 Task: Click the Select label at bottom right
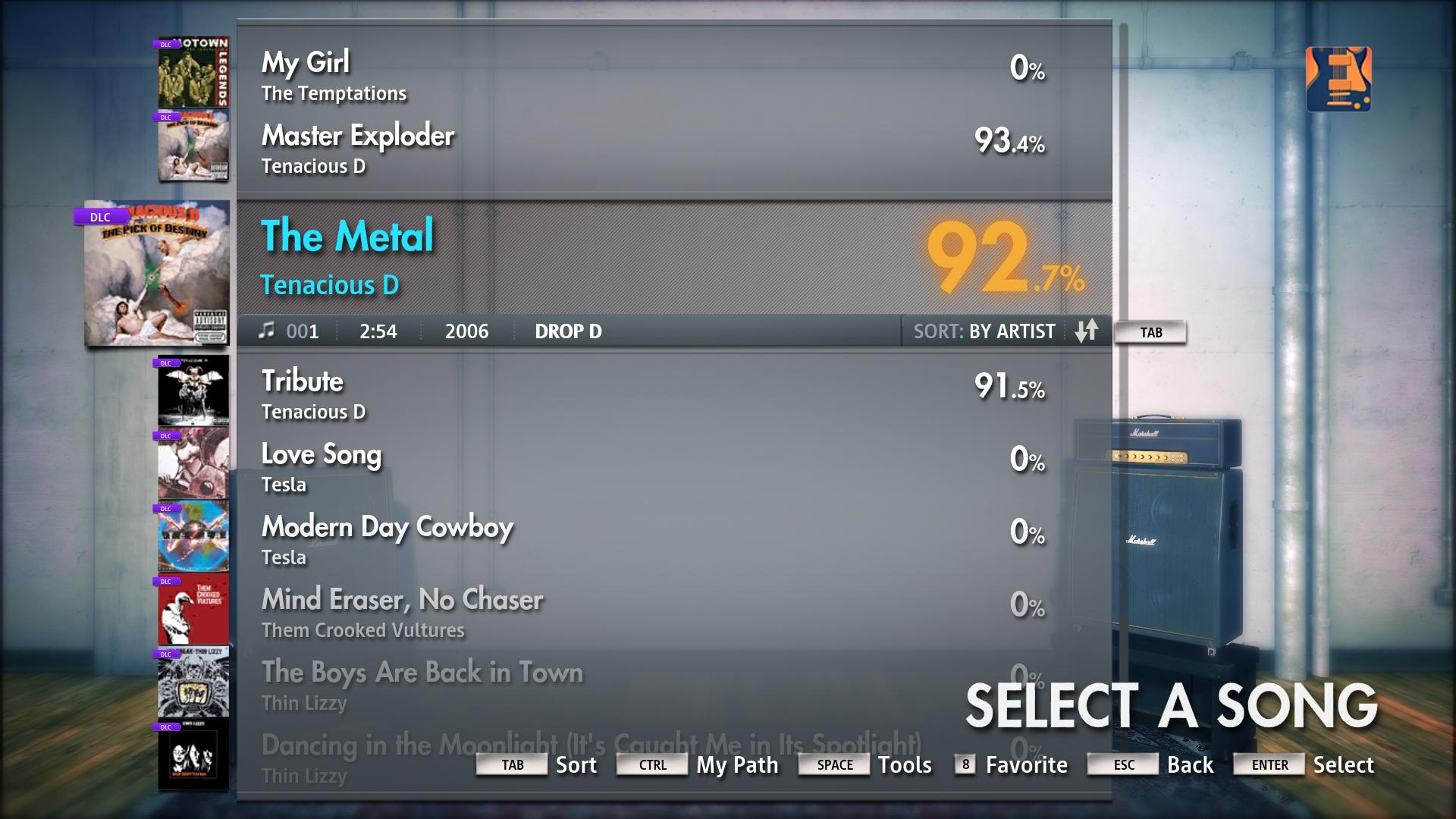[1344, 764]
